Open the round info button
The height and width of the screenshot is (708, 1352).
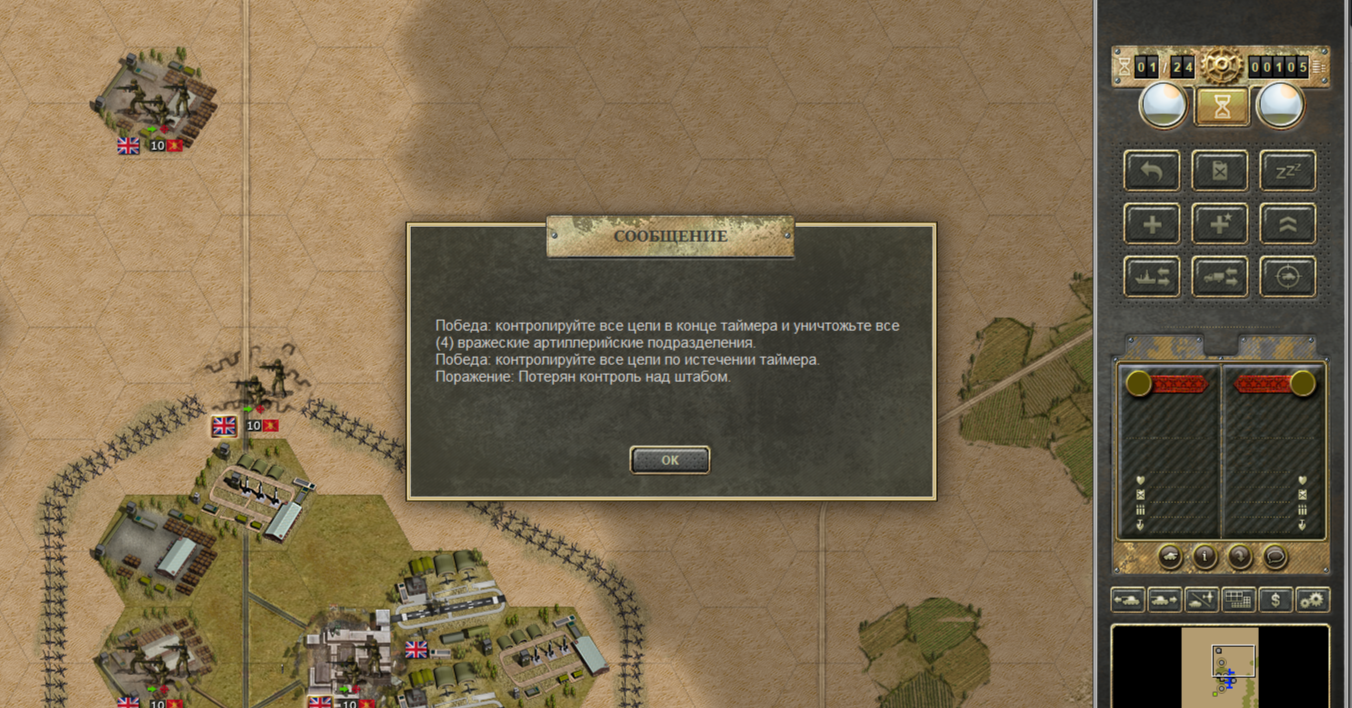1205,556
